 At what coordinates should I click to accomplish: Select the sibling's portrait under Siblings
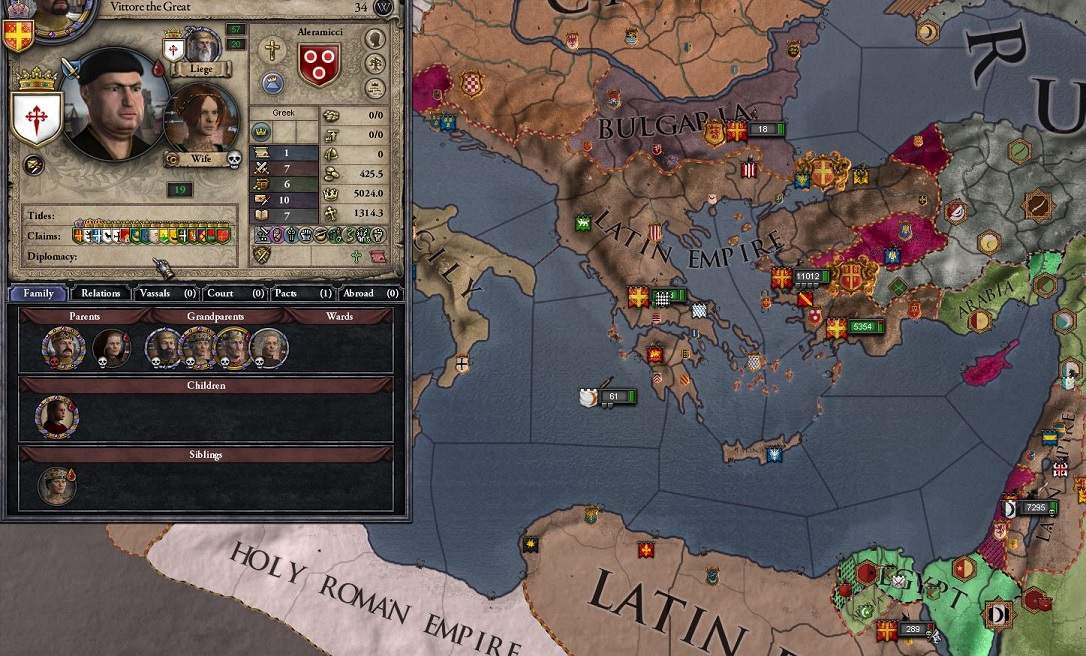[x=57, y=485]
